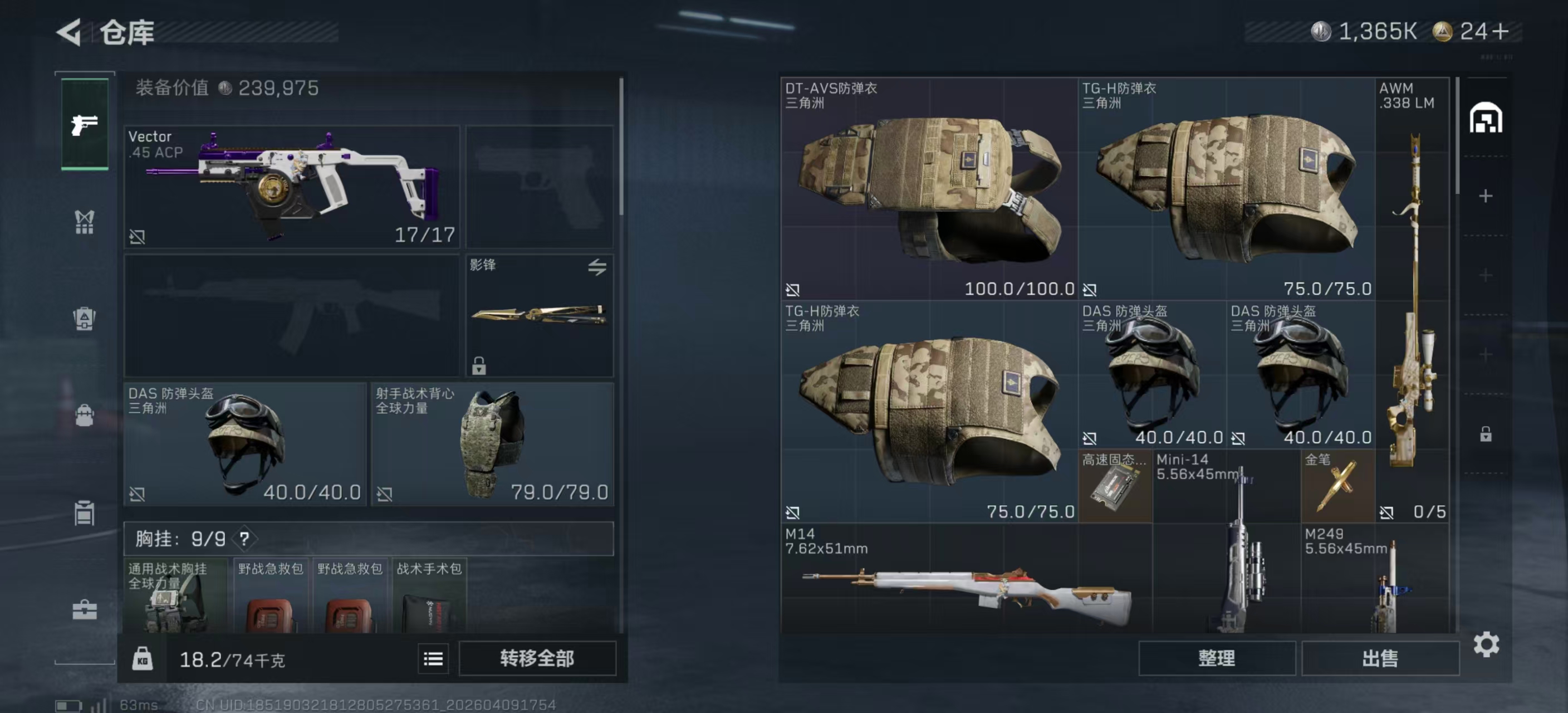The height and width of the screenshot is (713, 1568).
Task: Open the 出售 sell menu
Action: click(x=1380, y=658)
